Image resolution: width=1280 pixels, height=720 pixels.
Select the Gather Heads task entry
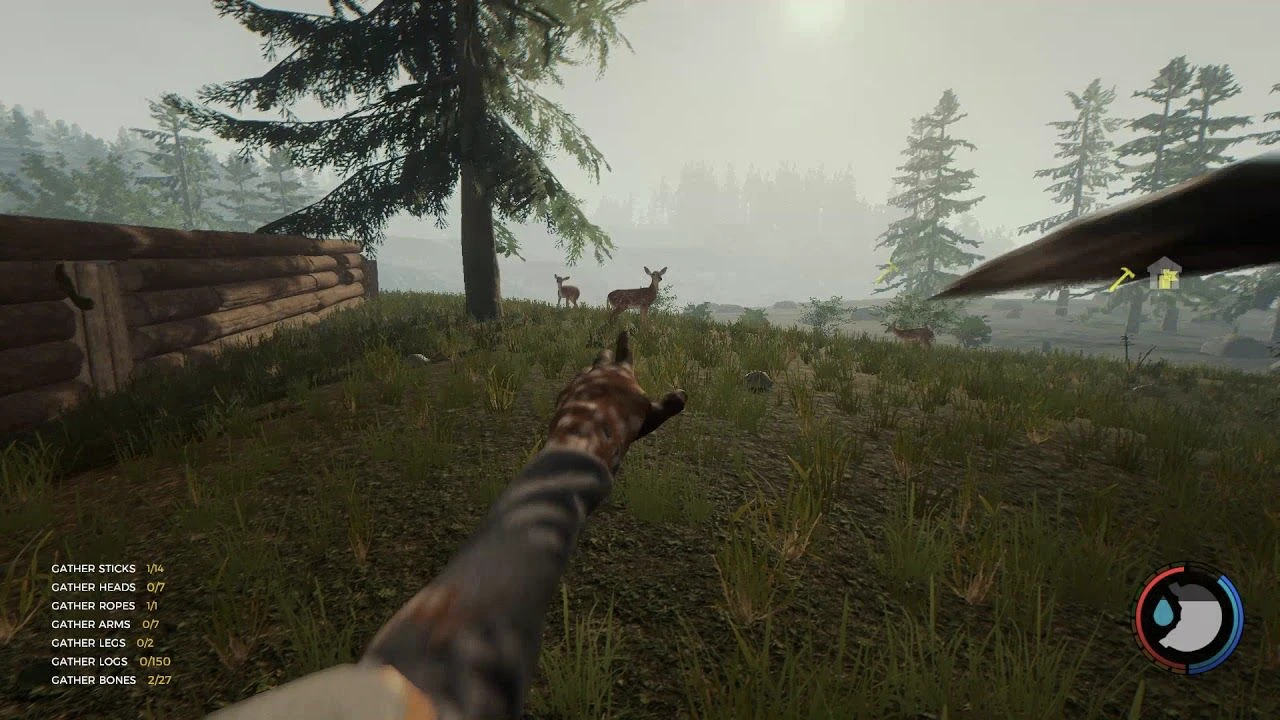pyautogui.click(x=108, y=587)
